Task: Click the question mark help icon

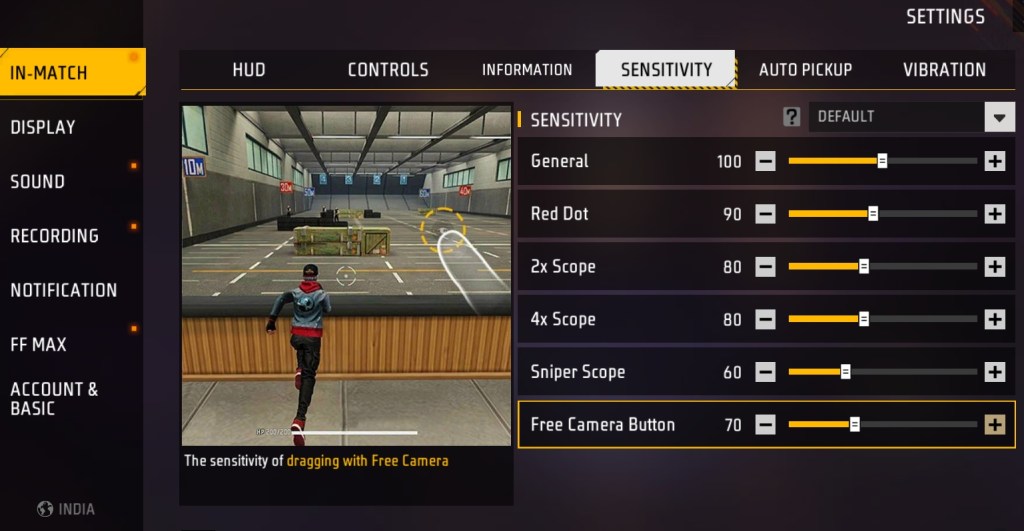Action: [791, 117]
